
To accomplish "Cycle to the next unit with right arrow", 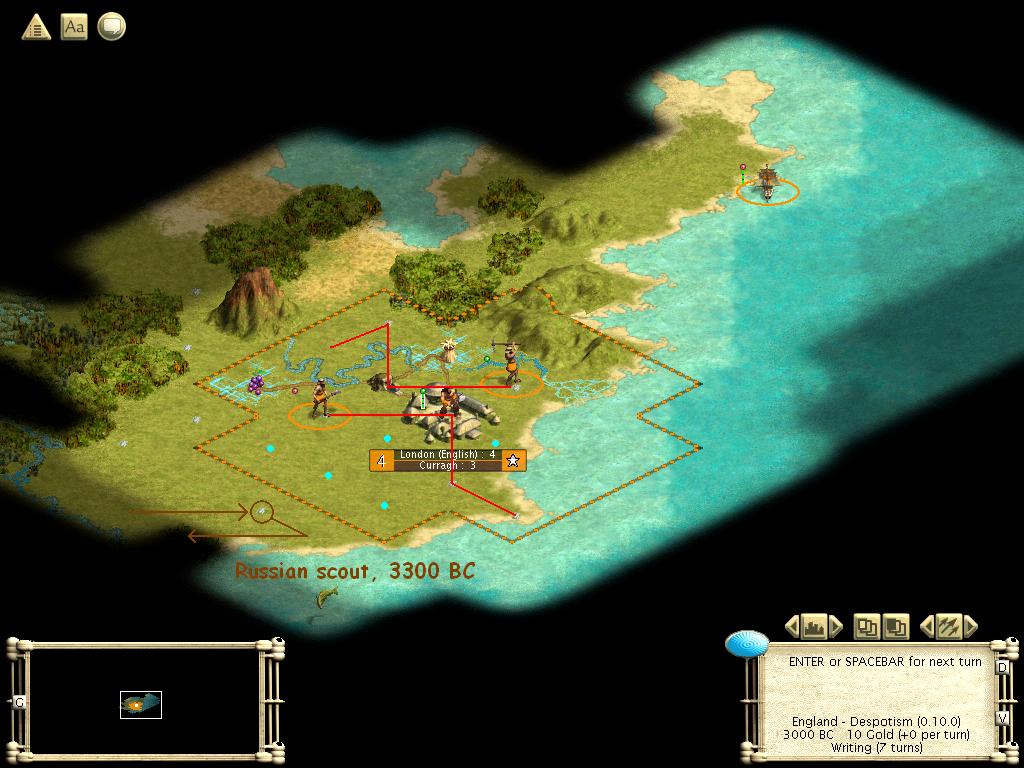I will click(x=969, y=627).
